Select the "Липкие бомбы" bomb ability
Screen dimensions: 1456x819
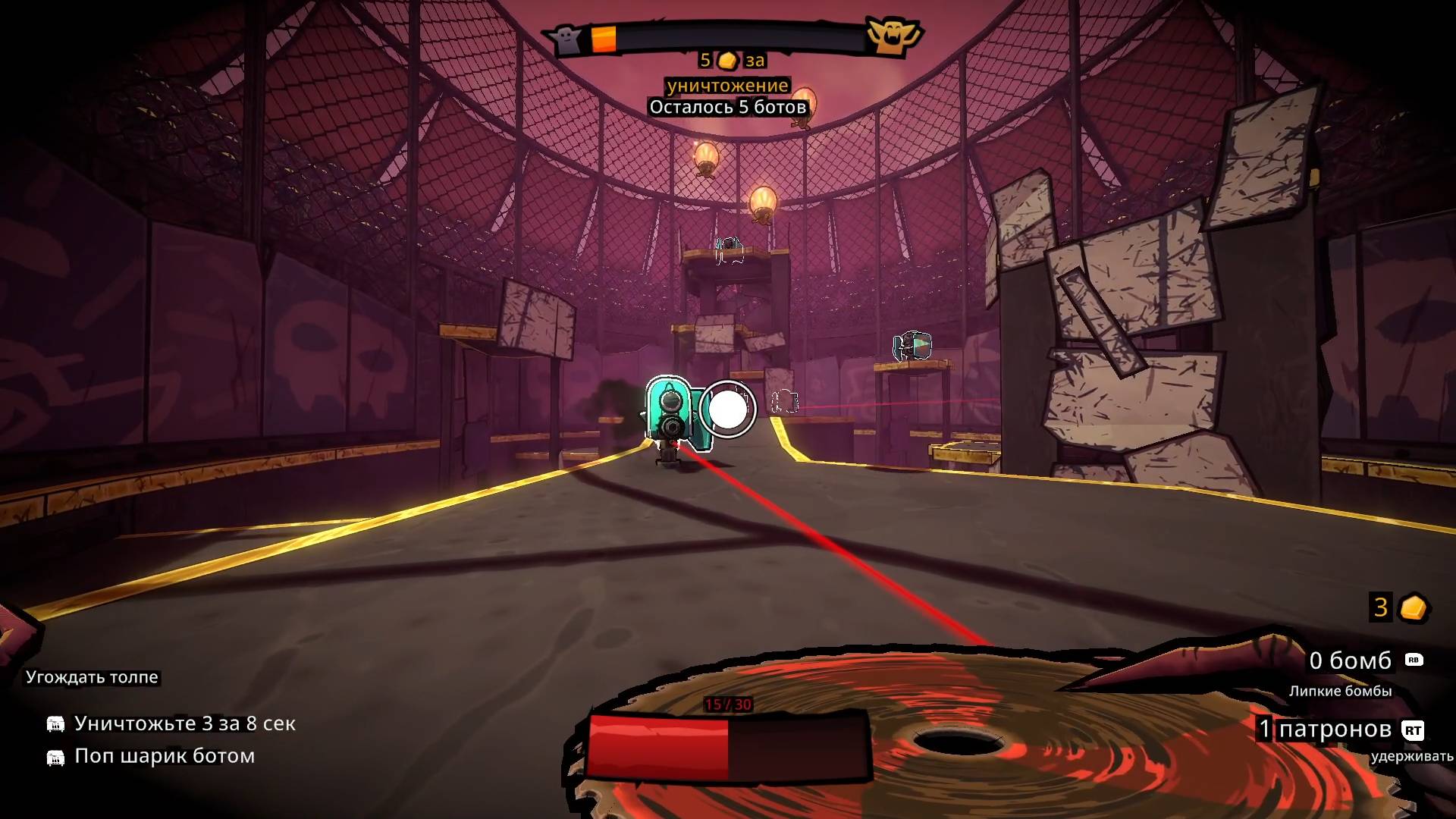(x=1340, y=691)
